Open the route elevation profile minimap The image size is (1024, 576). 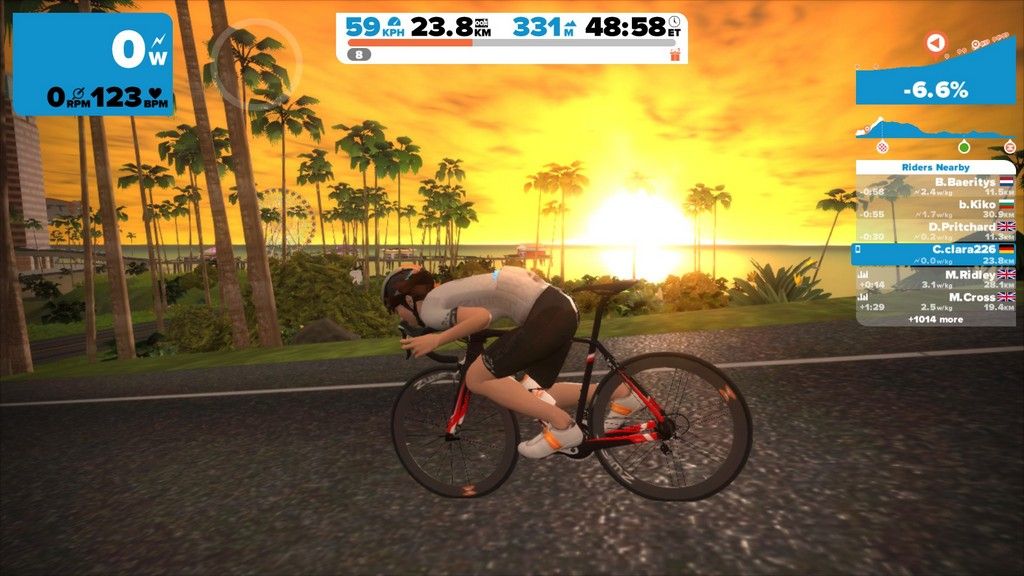935,130
